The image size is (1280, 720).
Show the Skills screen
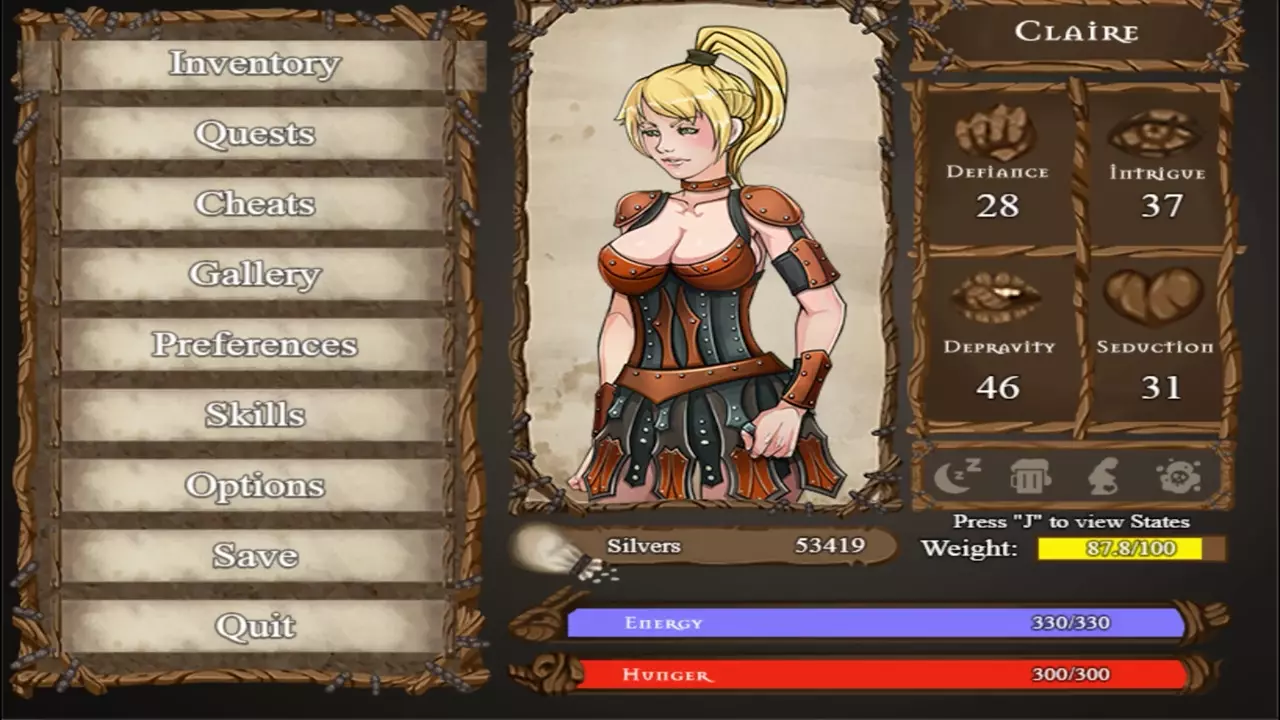coord(254,415)
